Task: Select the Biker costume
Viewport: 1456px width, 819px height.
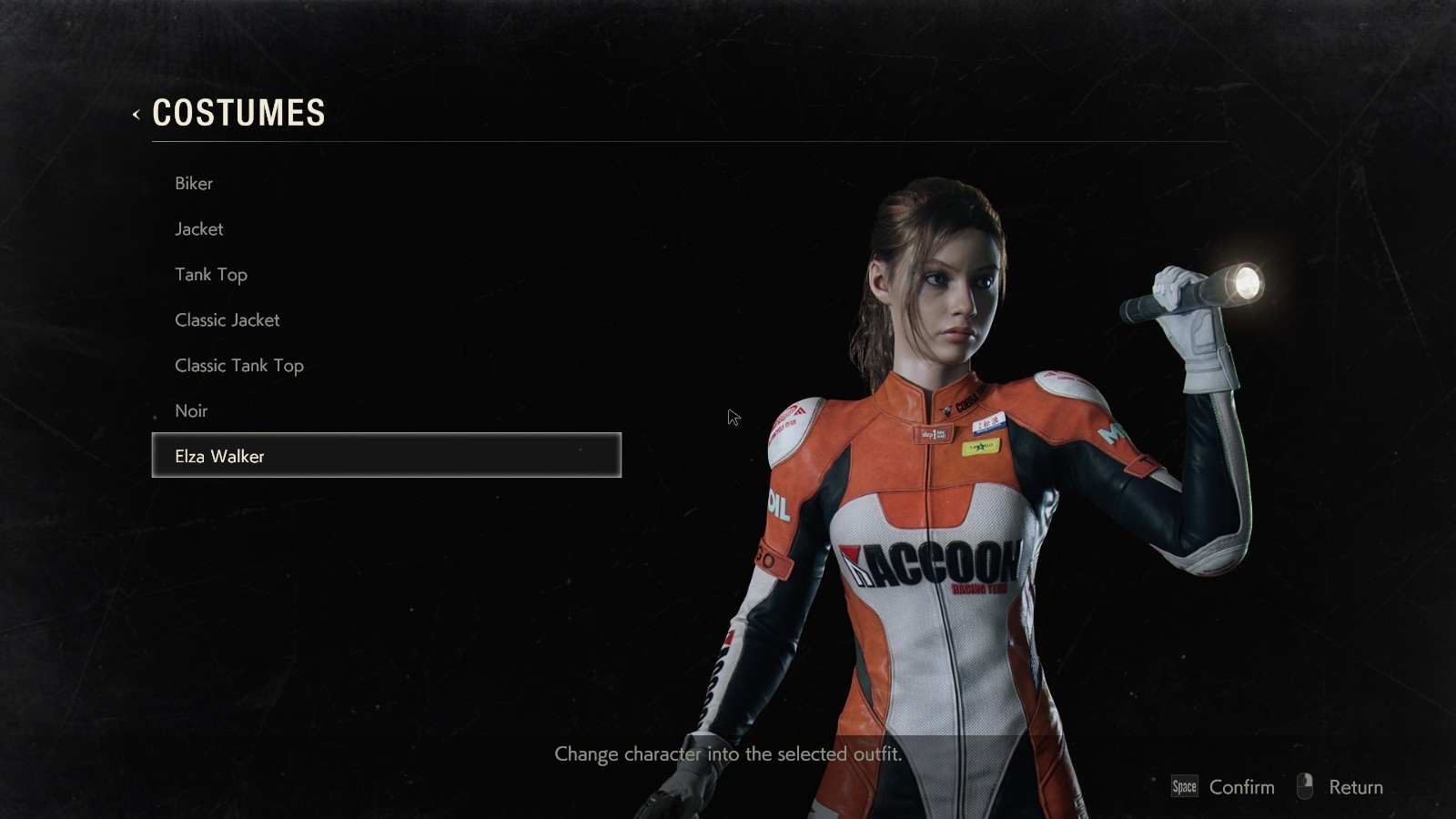Action: tap(194, 183)
